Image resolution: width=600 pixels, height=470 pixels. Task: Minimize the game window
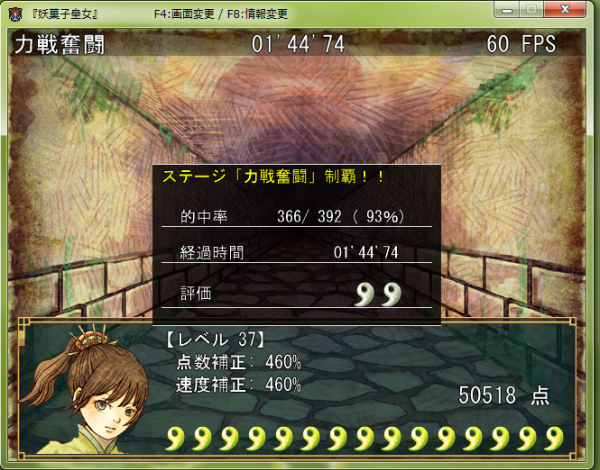pos(507,9)
